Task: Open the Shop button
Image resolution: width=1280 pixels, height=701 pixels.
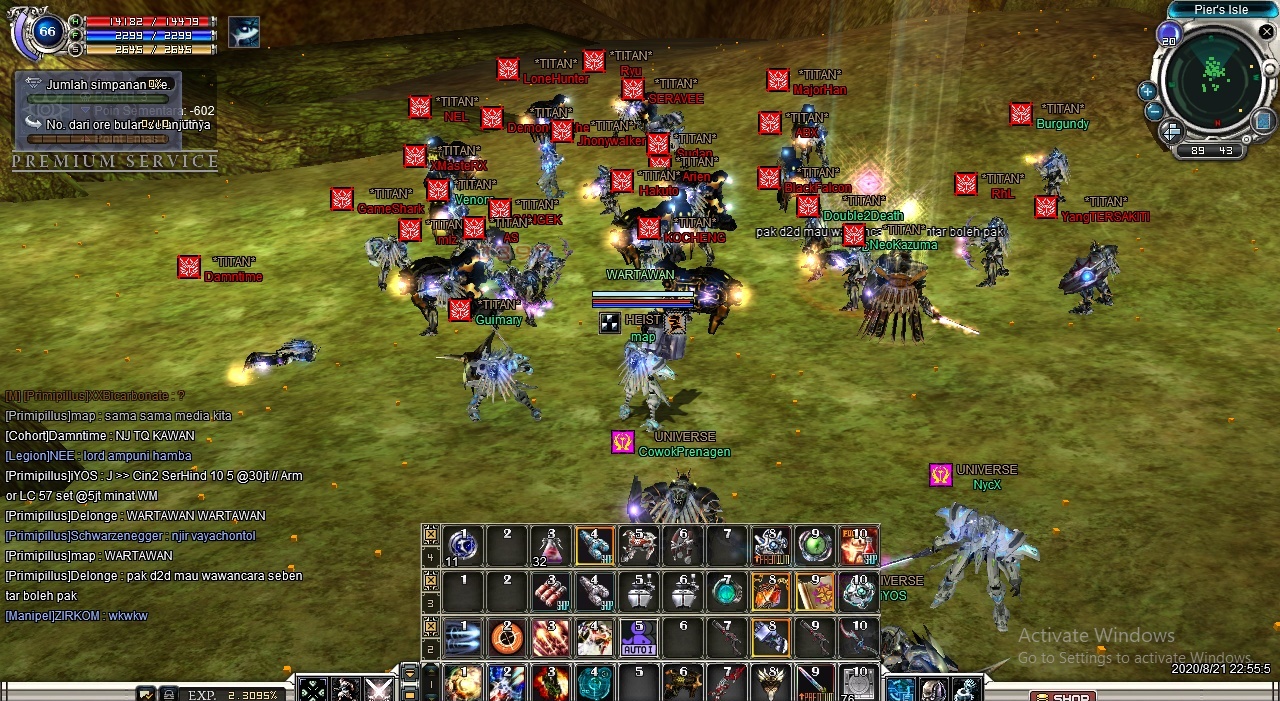Action: (x=1063, y=696)
